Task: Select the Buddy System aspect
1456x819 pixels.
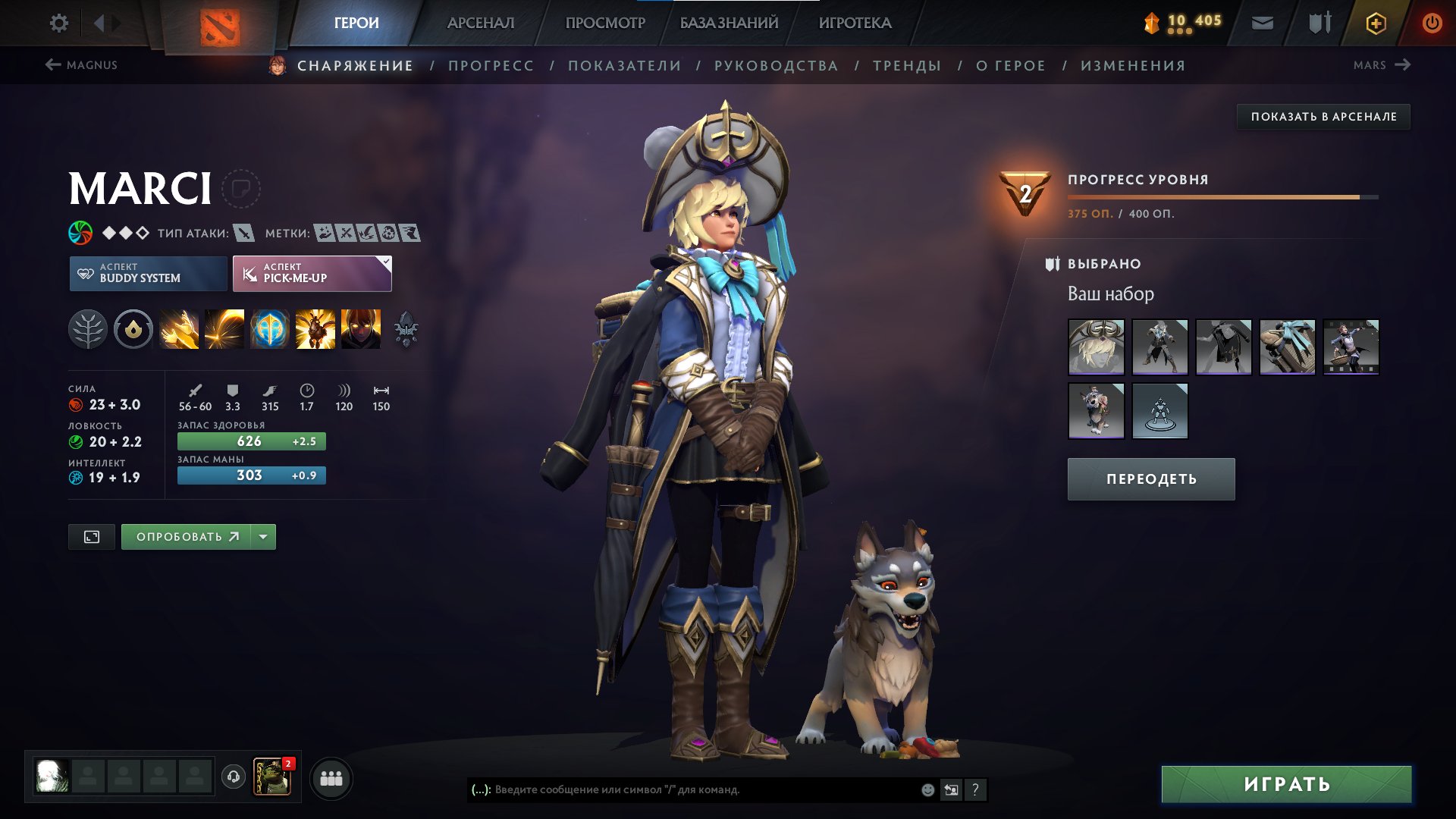Action: [147, 274]
